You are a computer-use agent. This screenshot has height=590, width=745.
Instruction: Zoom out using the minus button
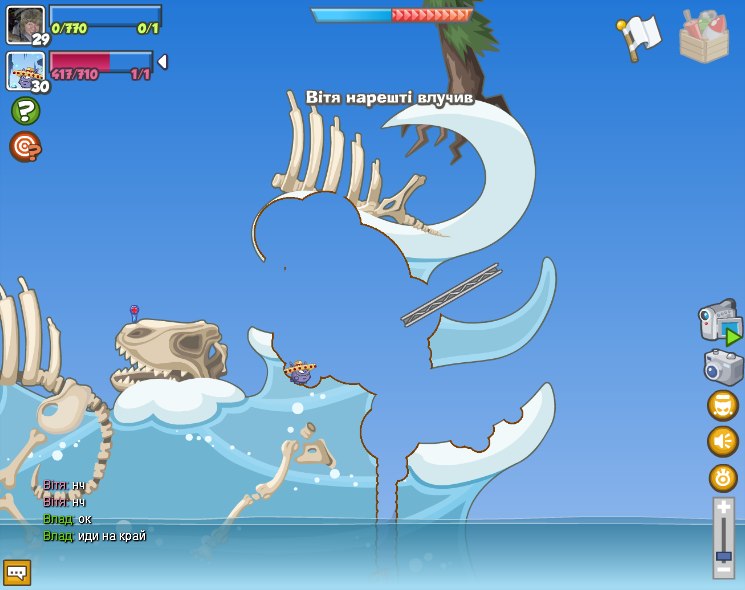click(x=723, y=570)
